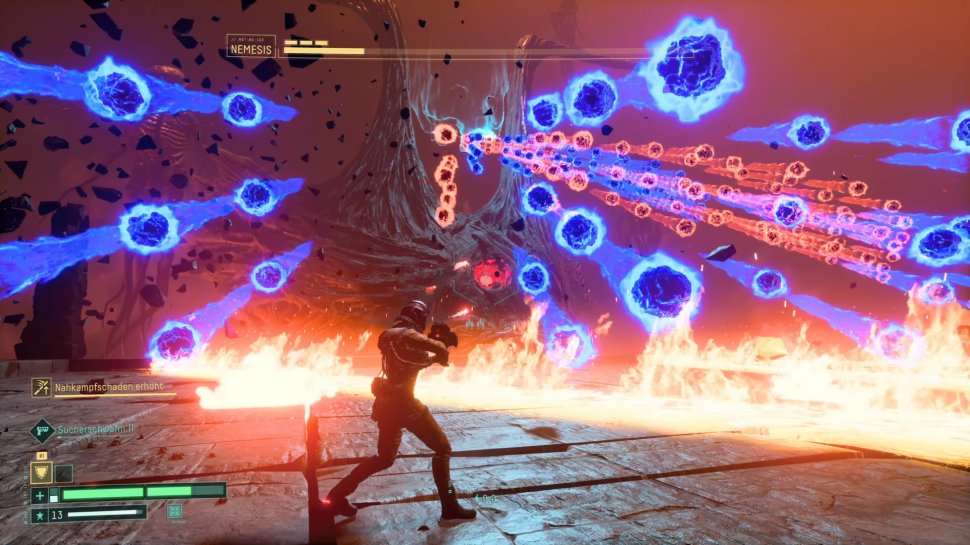Click the Sucherschwarm II weapon trait icon
The image size is (970, 545).
[x=42, y=431]
